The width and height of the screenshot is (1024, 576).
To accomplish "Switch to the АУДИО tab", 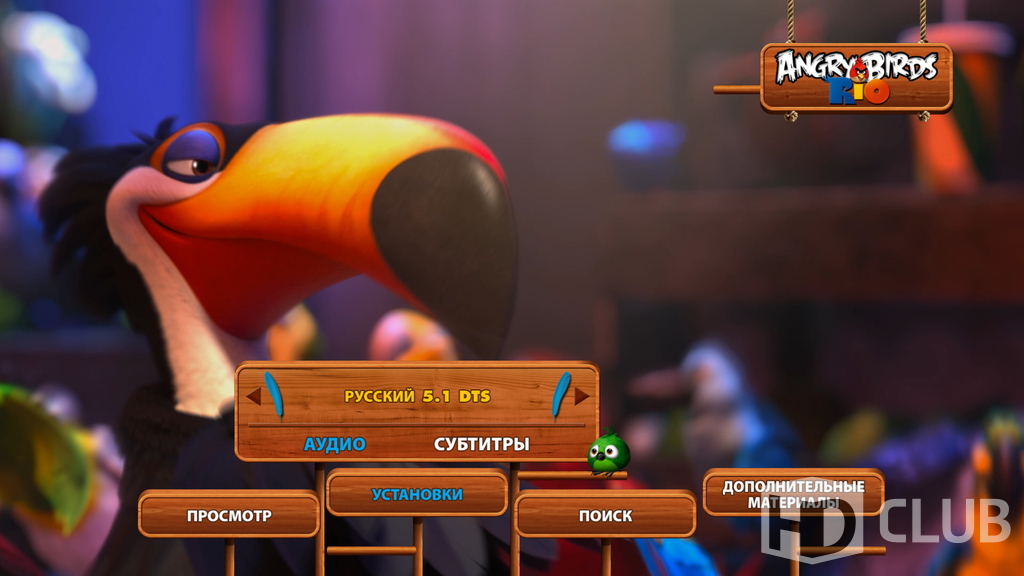I will click(x=335, y=444).
